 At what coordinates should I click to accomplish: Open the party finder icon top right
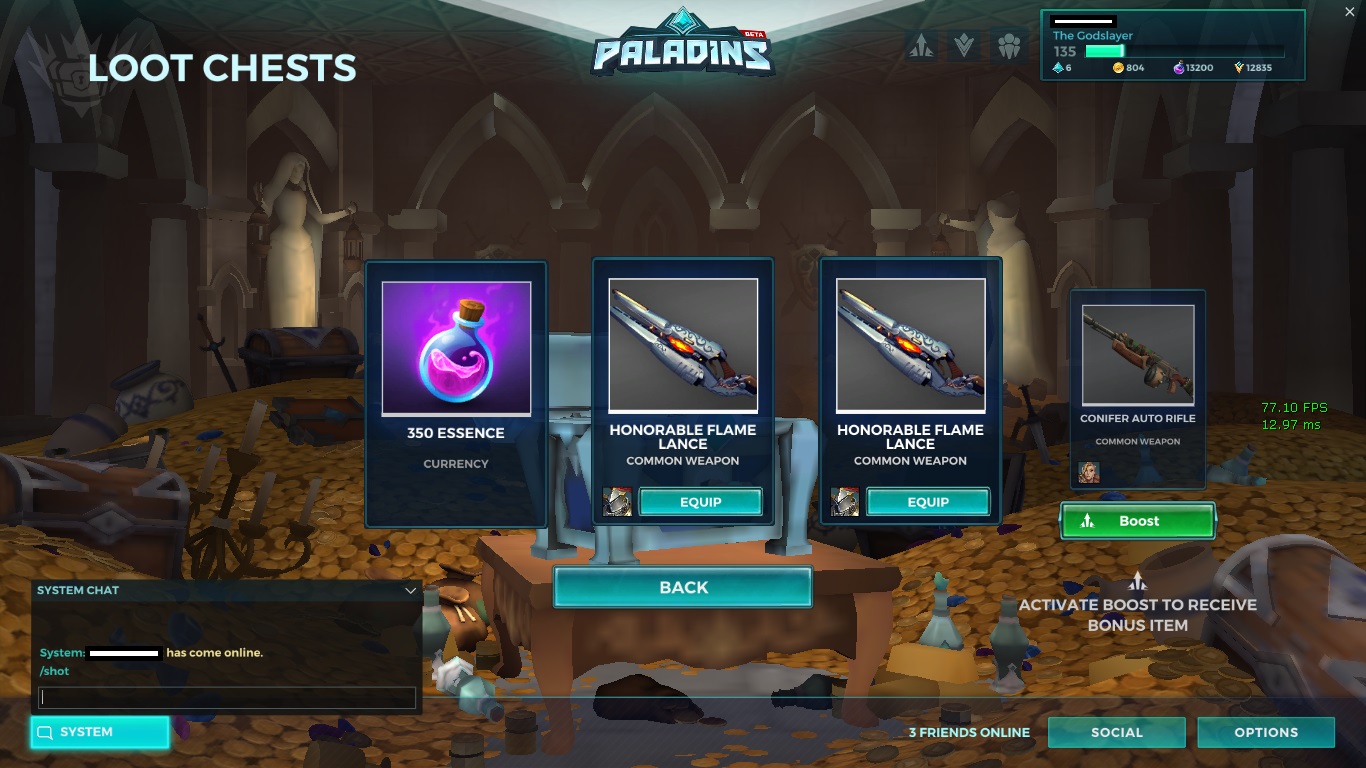1008,46
